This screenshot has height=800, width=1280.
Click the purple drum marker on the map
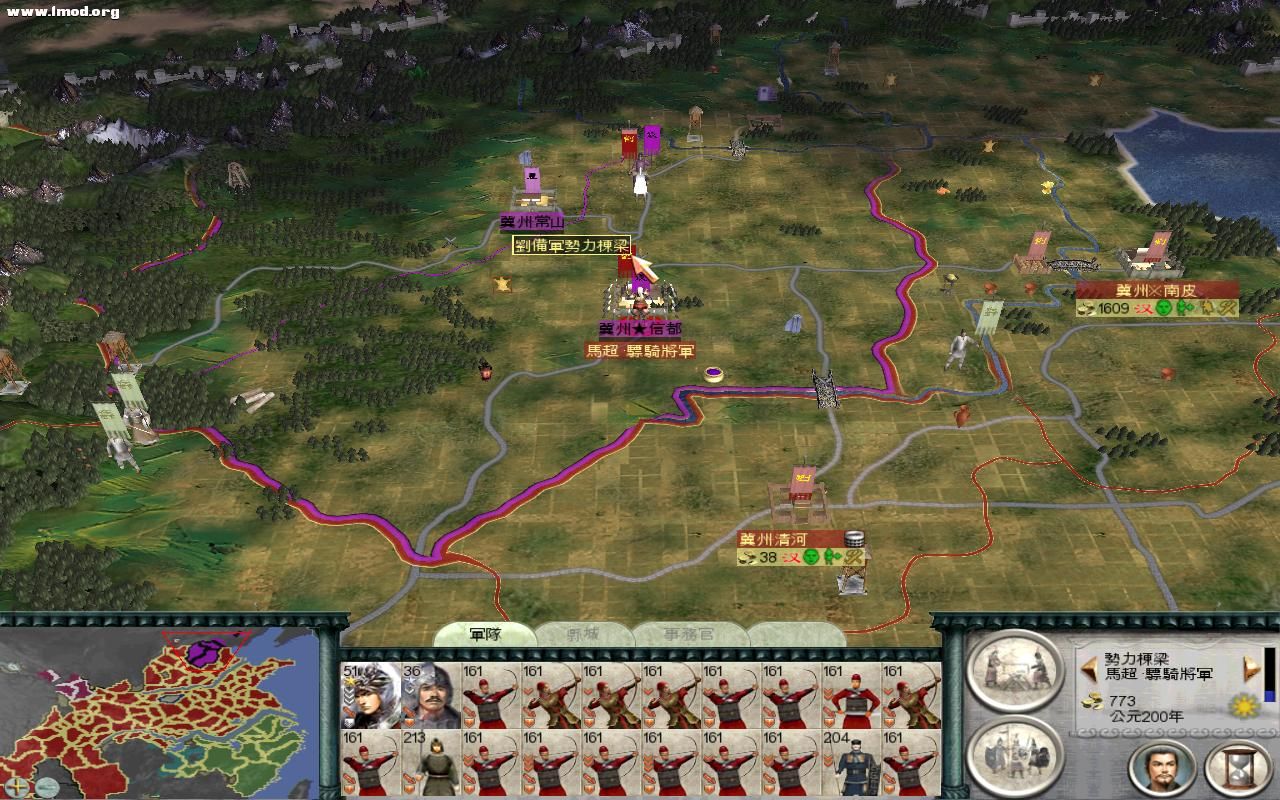tap(715, 374)
